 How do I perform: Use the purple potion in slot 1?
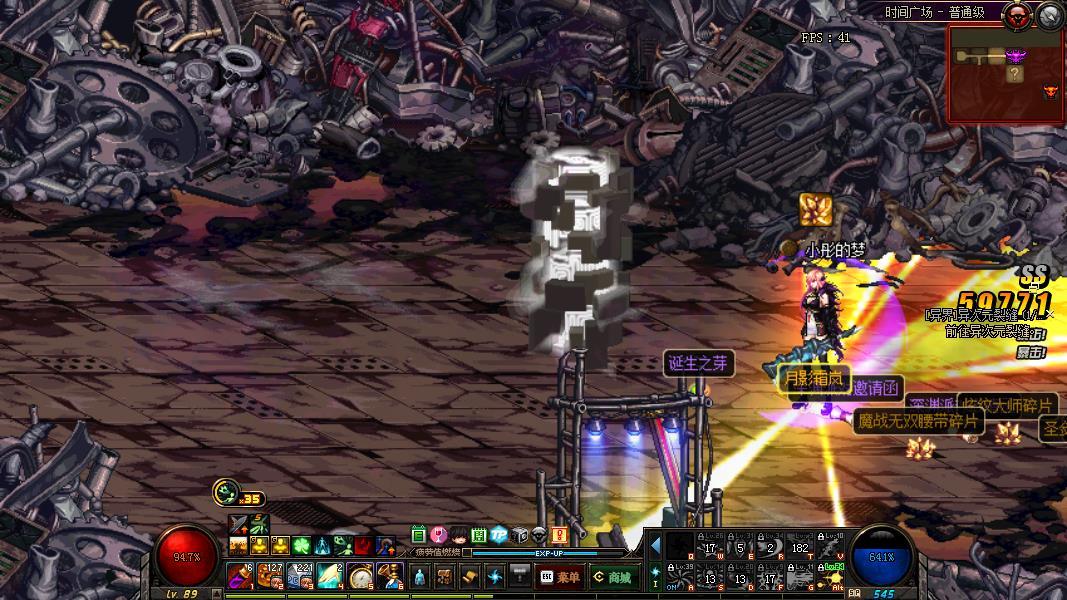(x=240, y=576)
